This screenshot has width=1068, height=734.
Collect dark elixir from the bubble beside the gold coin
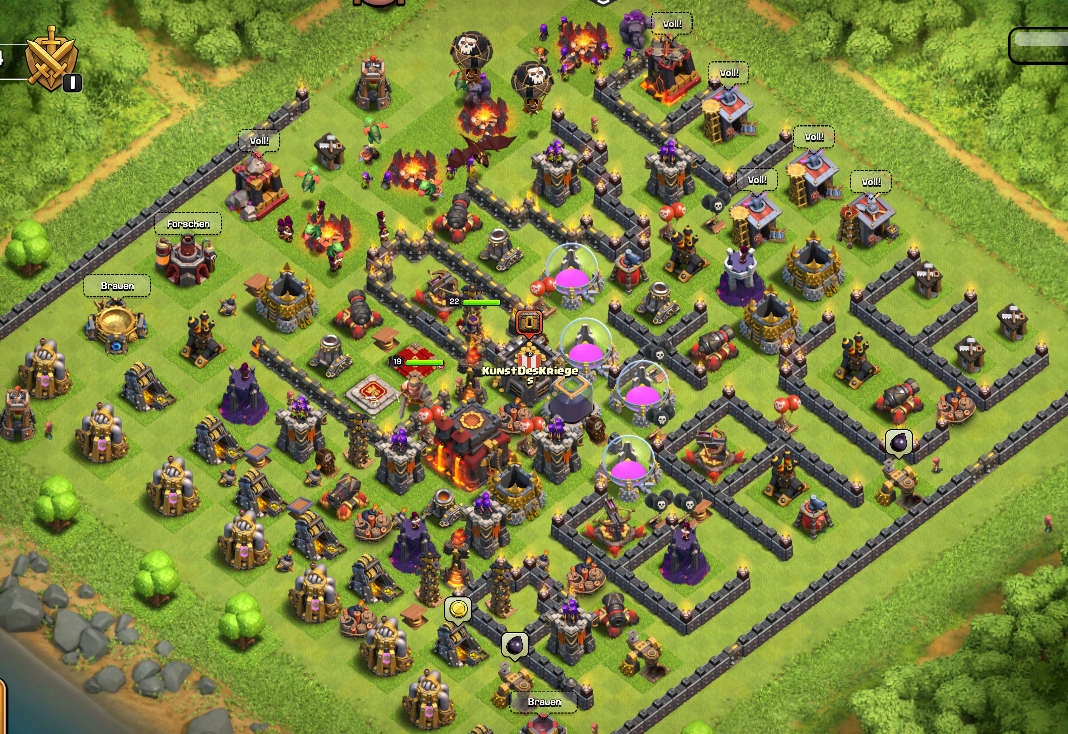tap(515, 645)
